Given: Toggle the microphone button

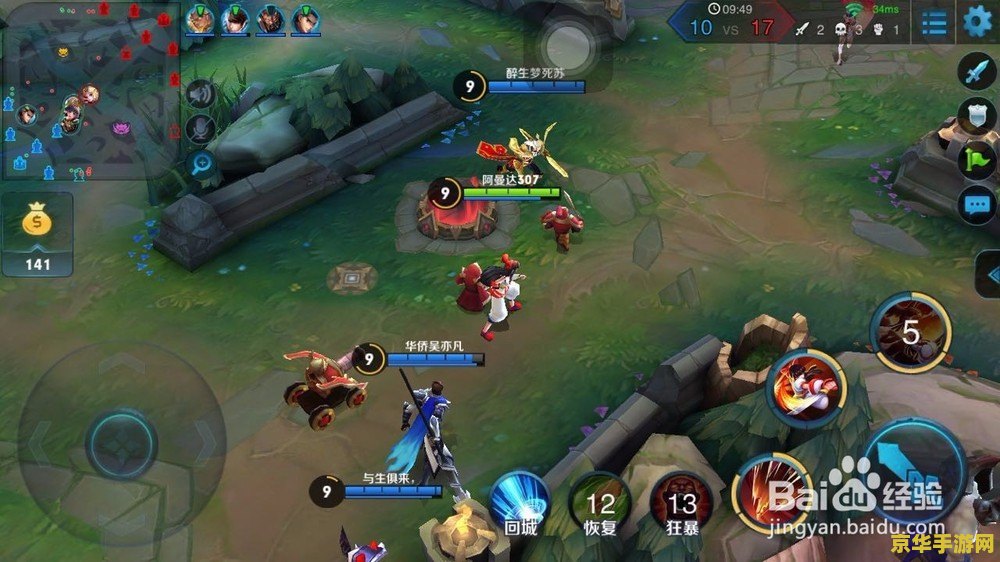Looking at the screenshot, I should click(x=201, y=128).
